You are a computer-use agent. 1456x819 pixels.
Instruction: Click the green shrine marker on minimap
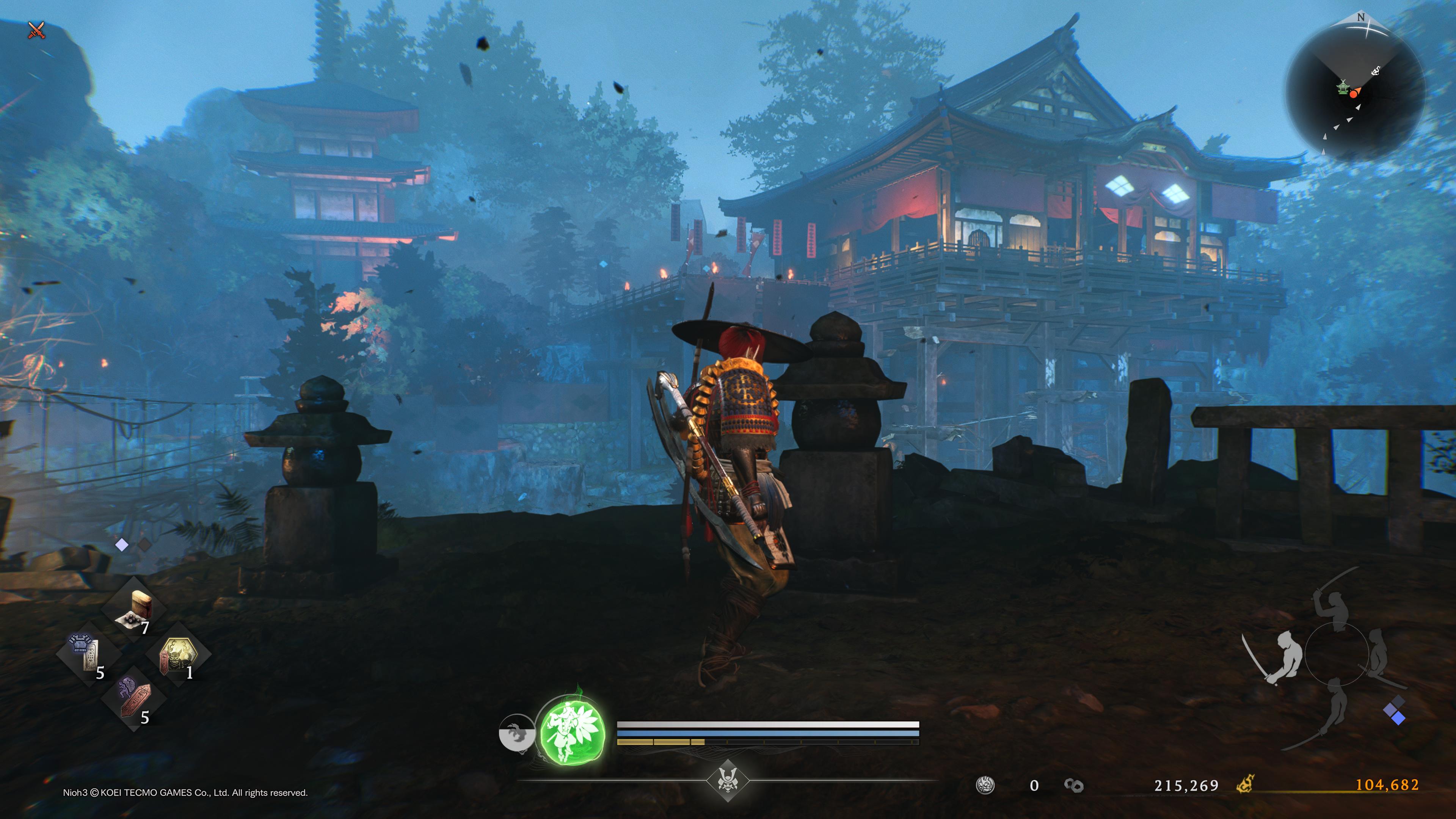[x=1342, y=88]
